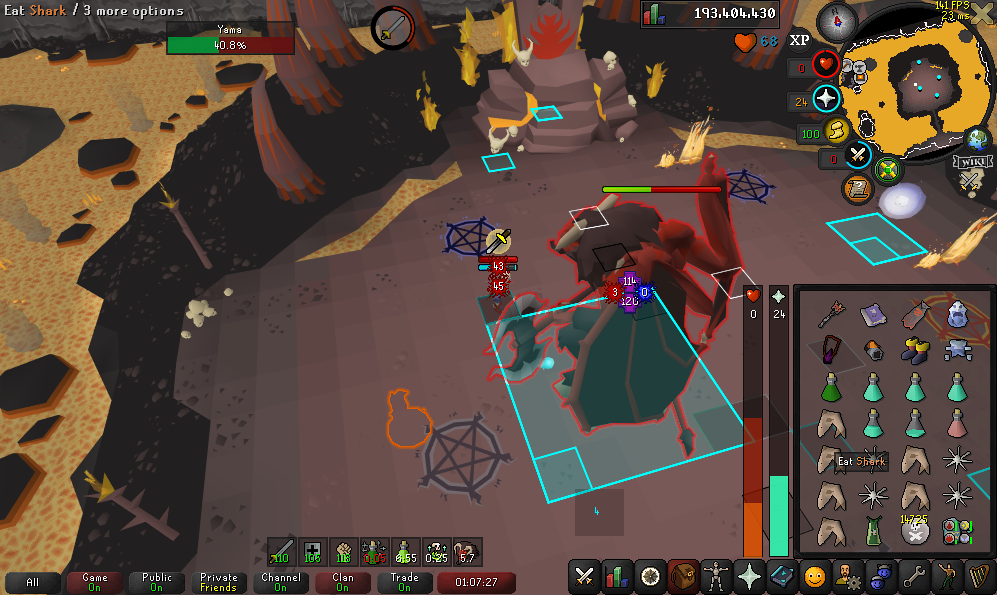Select the Trade chat filter tab
This screenshot has width=997, height=595.
tap(405, 582)
